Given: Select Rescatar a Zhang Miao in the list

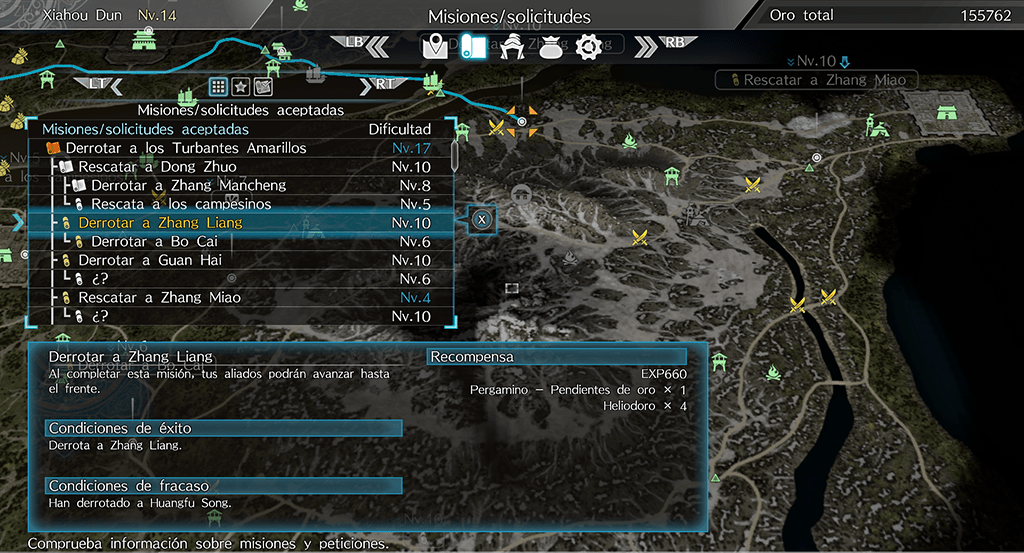Looking at the screenshot, I should [x=160, y=297].
